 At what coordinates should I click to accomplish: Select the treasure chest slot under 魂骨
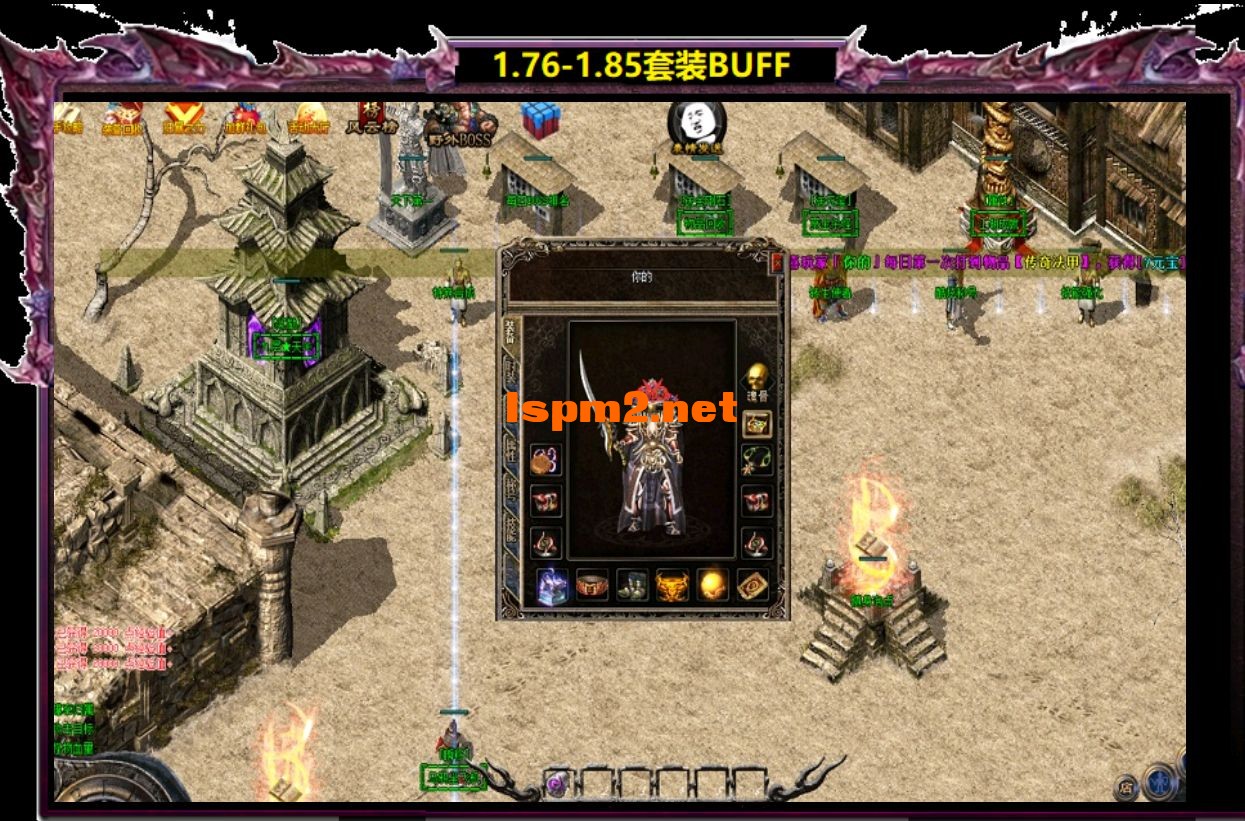(756, 423)
